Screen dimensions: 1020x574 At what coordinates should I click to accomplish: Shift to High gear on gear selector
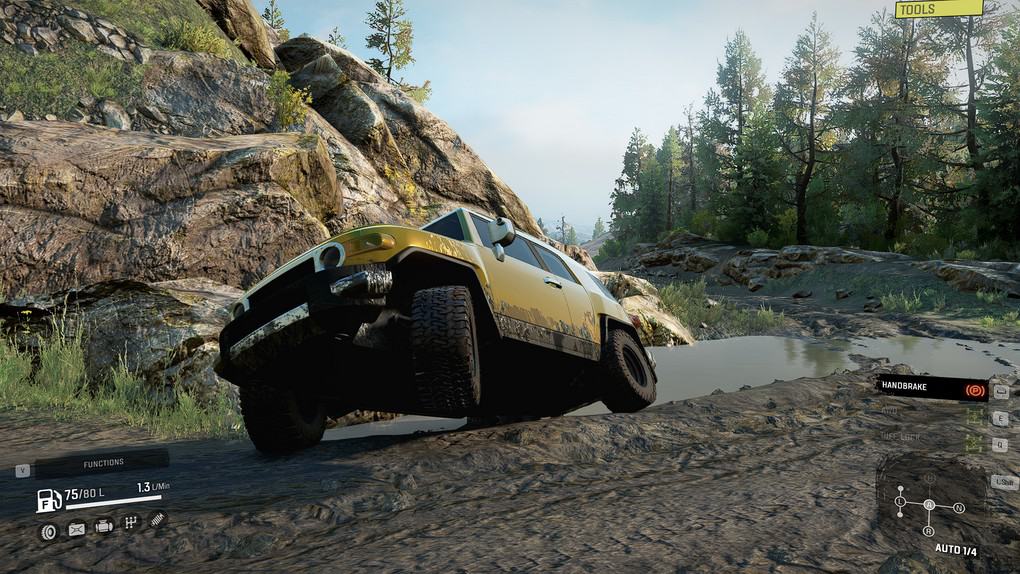[929, 478]
